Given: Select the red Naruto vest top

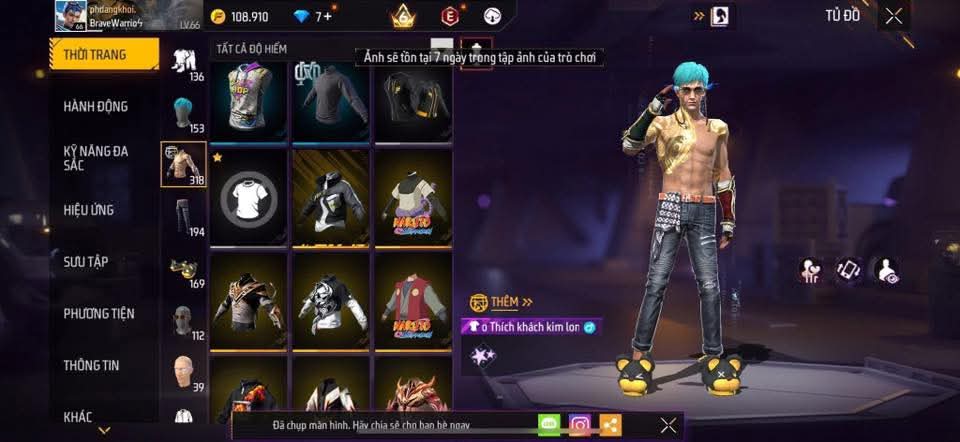Looking at the screenshot, I should (414, 300).
